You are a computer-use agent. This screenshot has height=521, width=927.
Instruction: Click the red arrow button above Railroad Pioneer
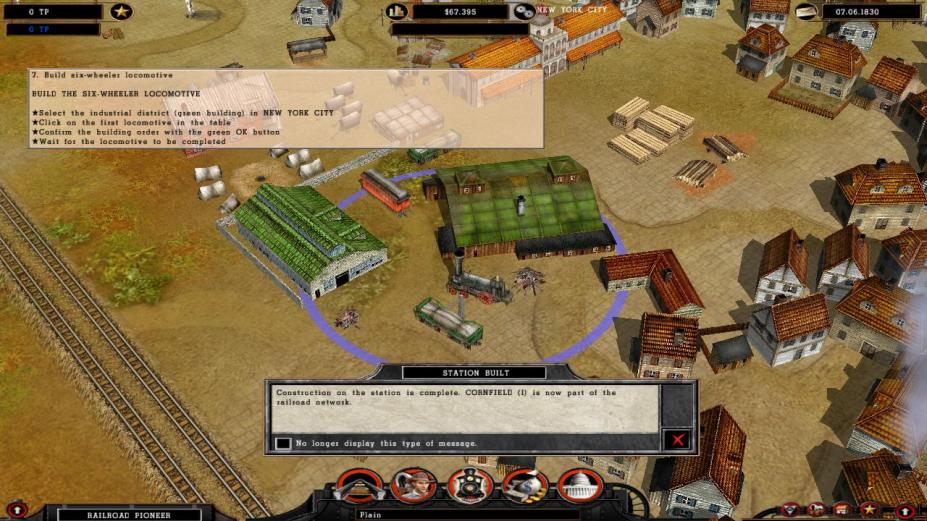18,510
